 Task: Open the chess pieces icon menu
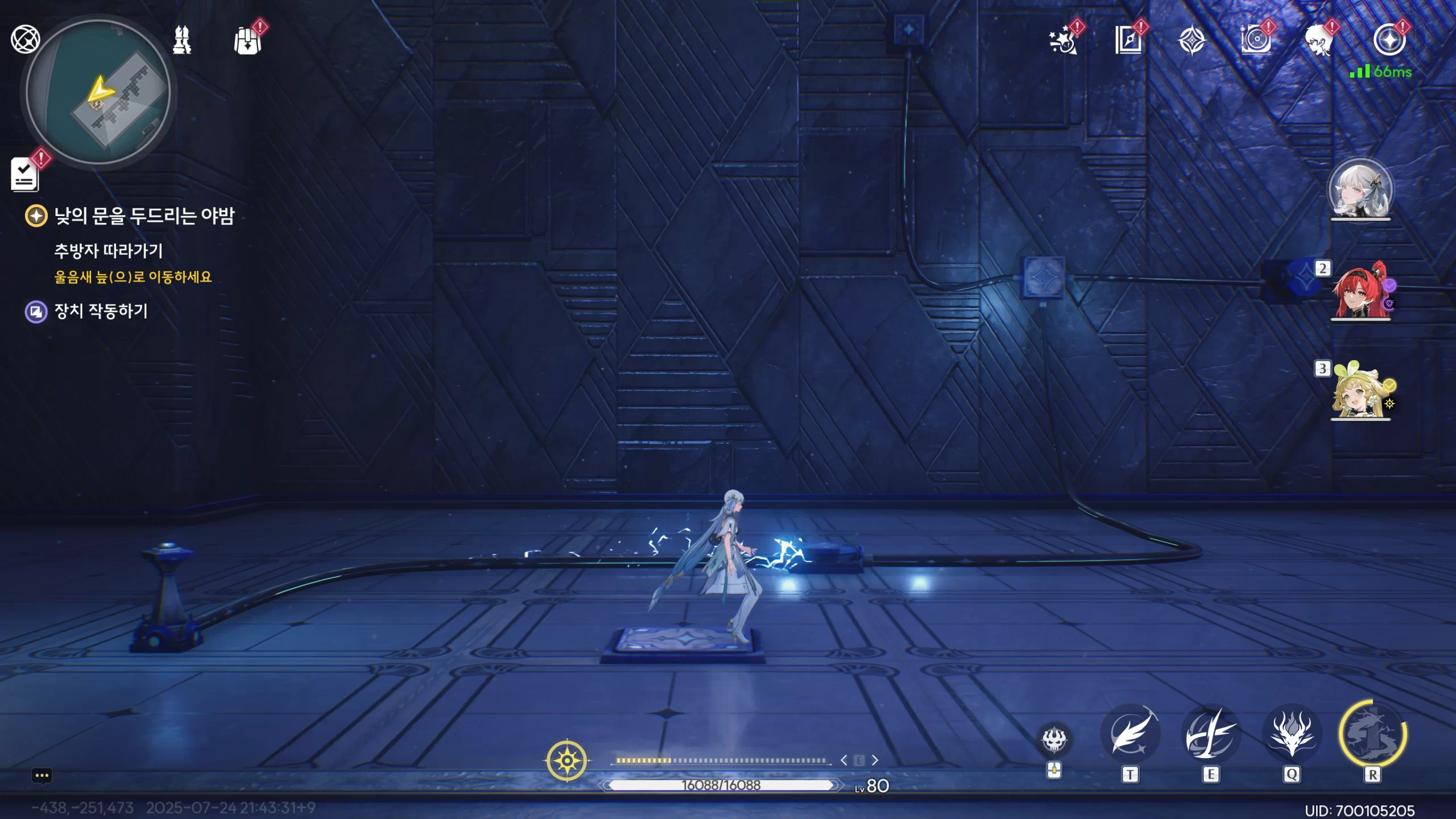click(x=182, y=40)
